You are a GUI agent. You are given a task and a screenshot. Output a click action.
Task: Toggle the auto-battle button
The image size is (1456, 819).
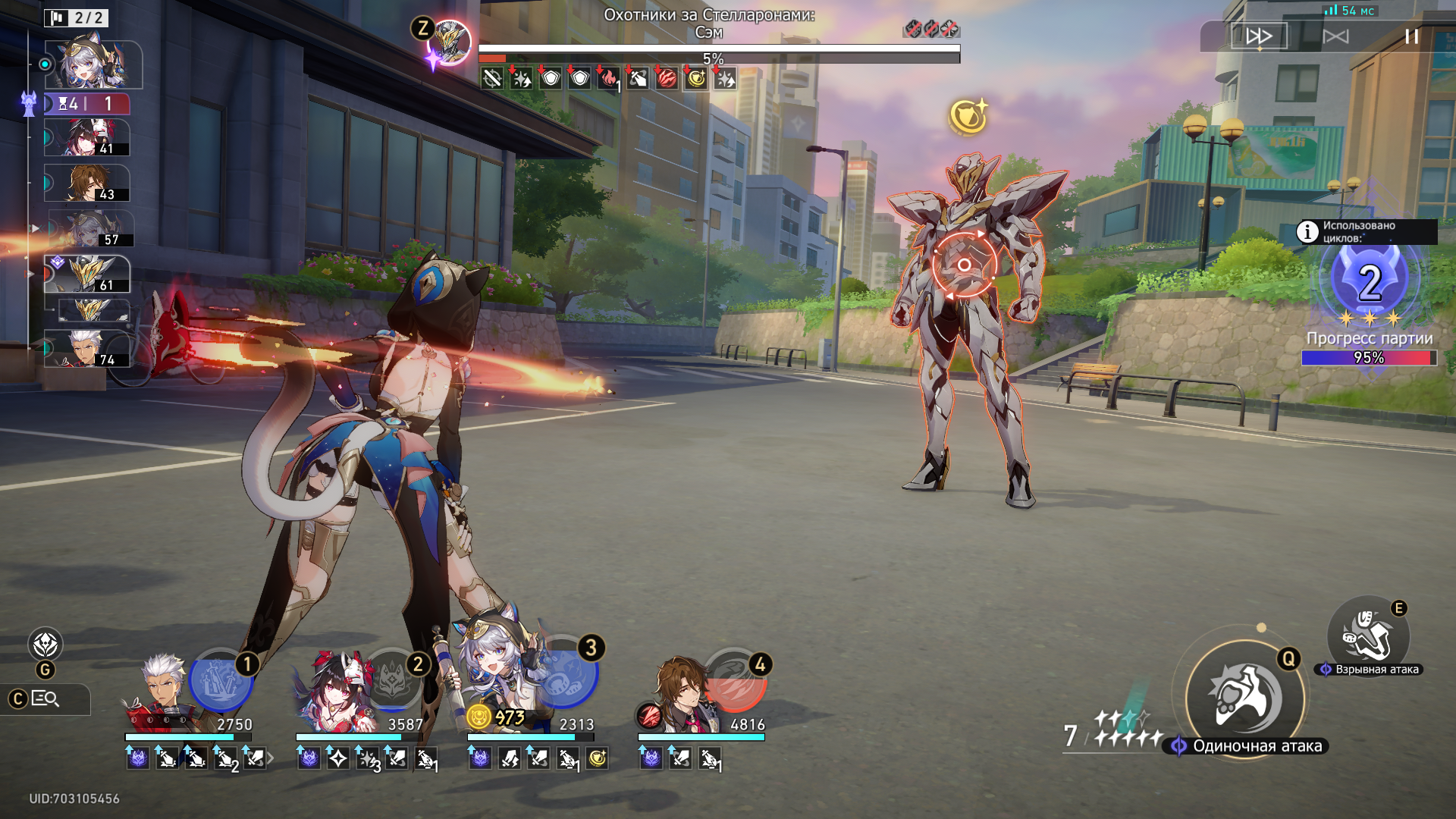[1335, 36]
